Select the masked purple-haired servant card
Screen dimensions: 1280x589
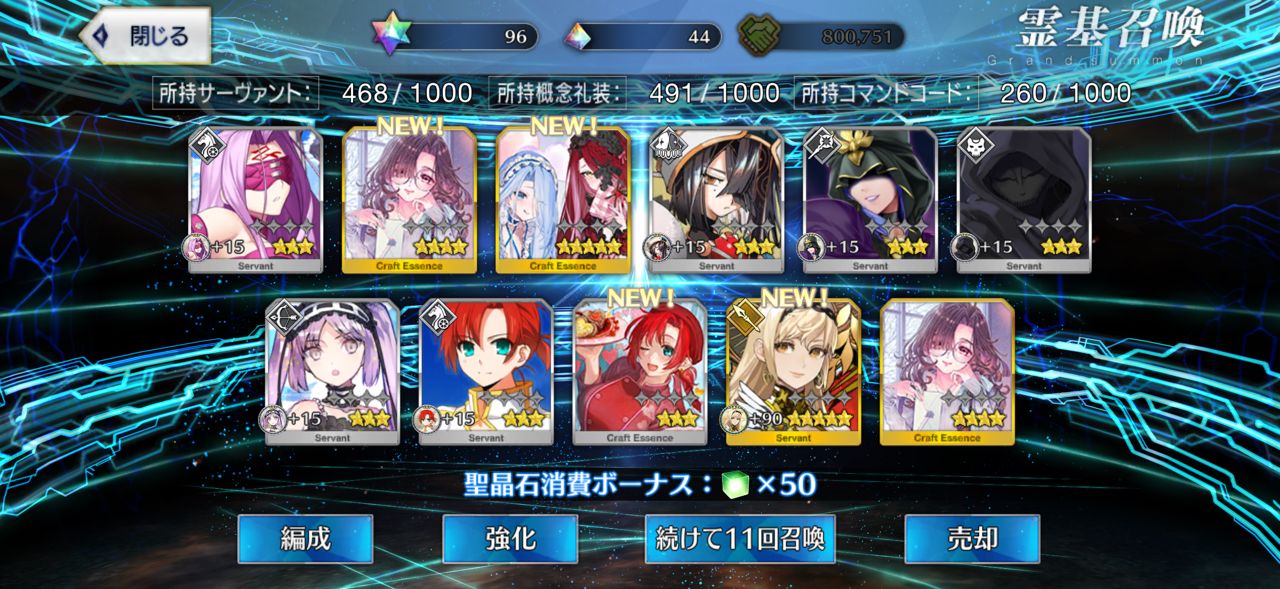(256, 200)
